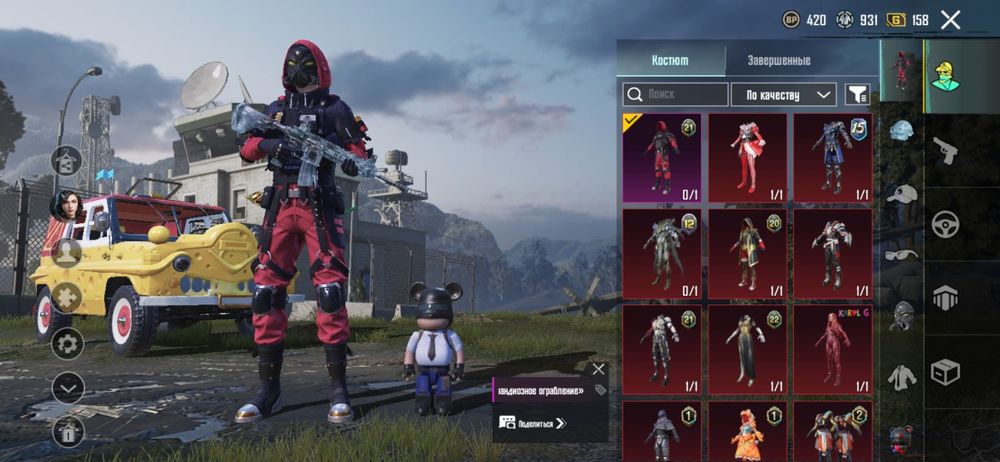1000x462 pixels.
Task: Open the filter funnel options
Action: tap(857, 94)
